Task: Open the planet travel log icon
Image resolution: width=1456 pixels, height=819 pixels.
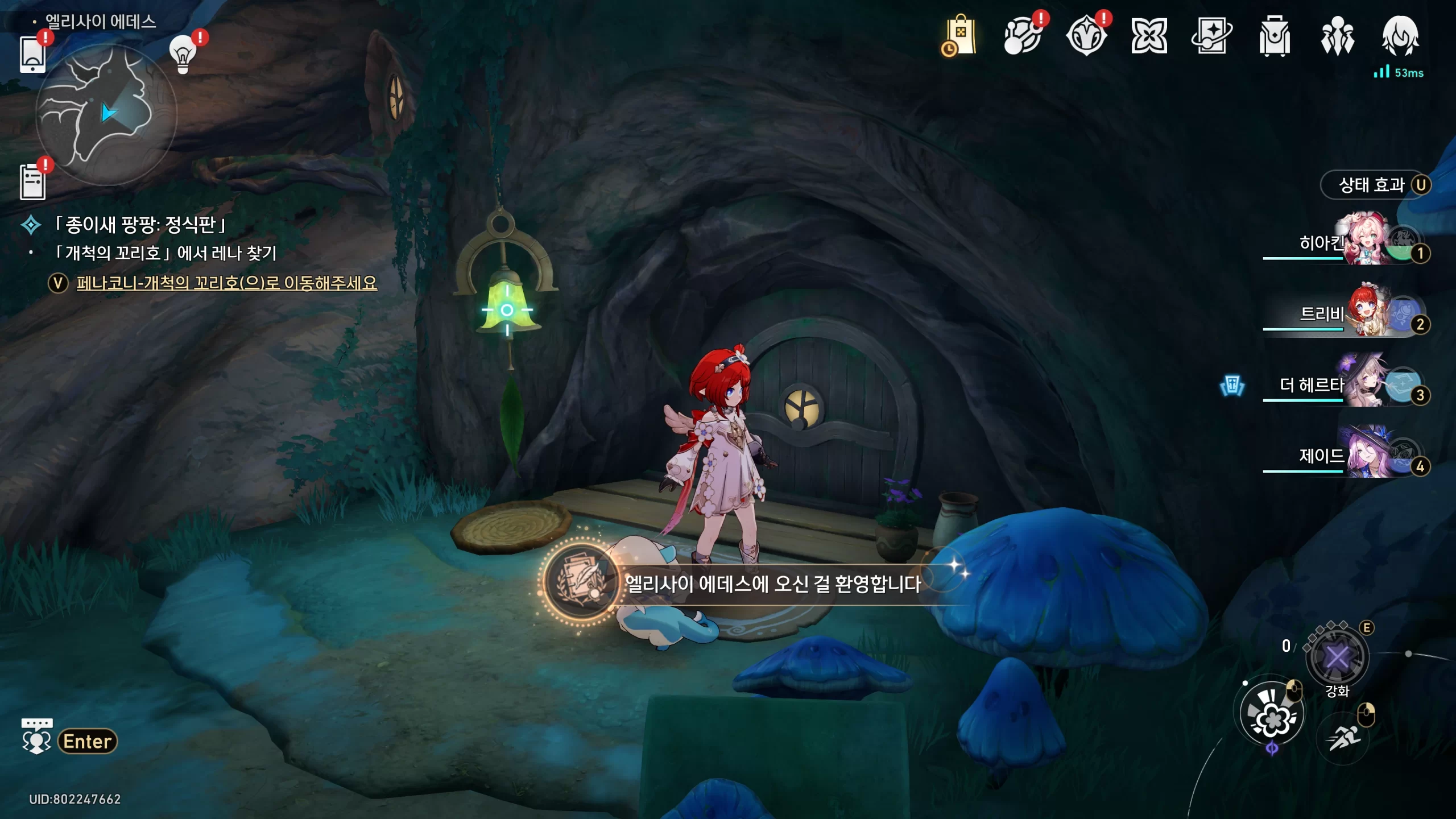Action: [x=1023, y=36]
